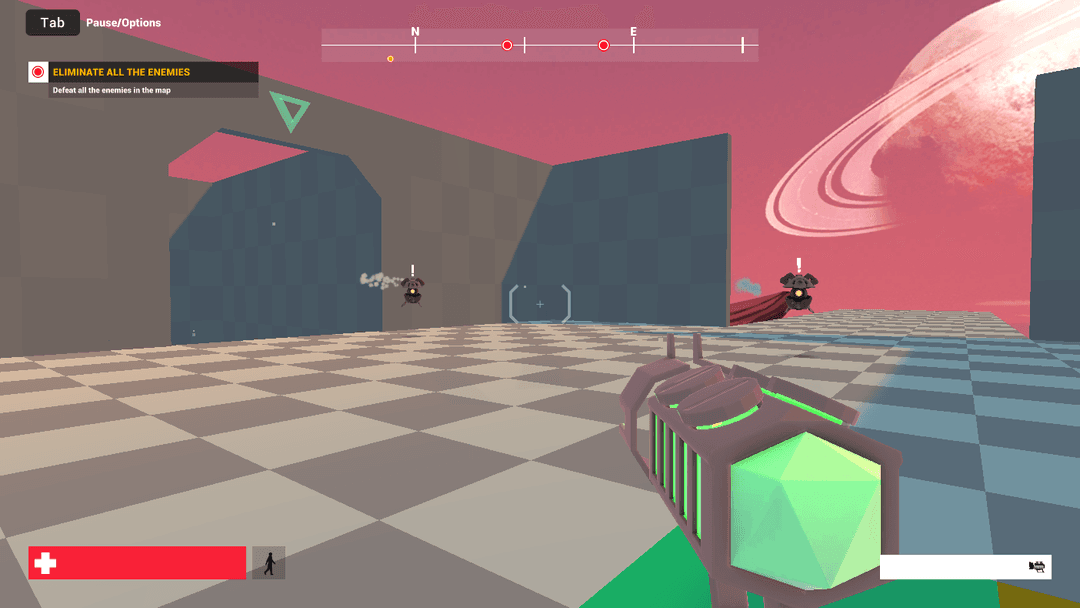Click the standing figure stance icon

tap(269, 563)
